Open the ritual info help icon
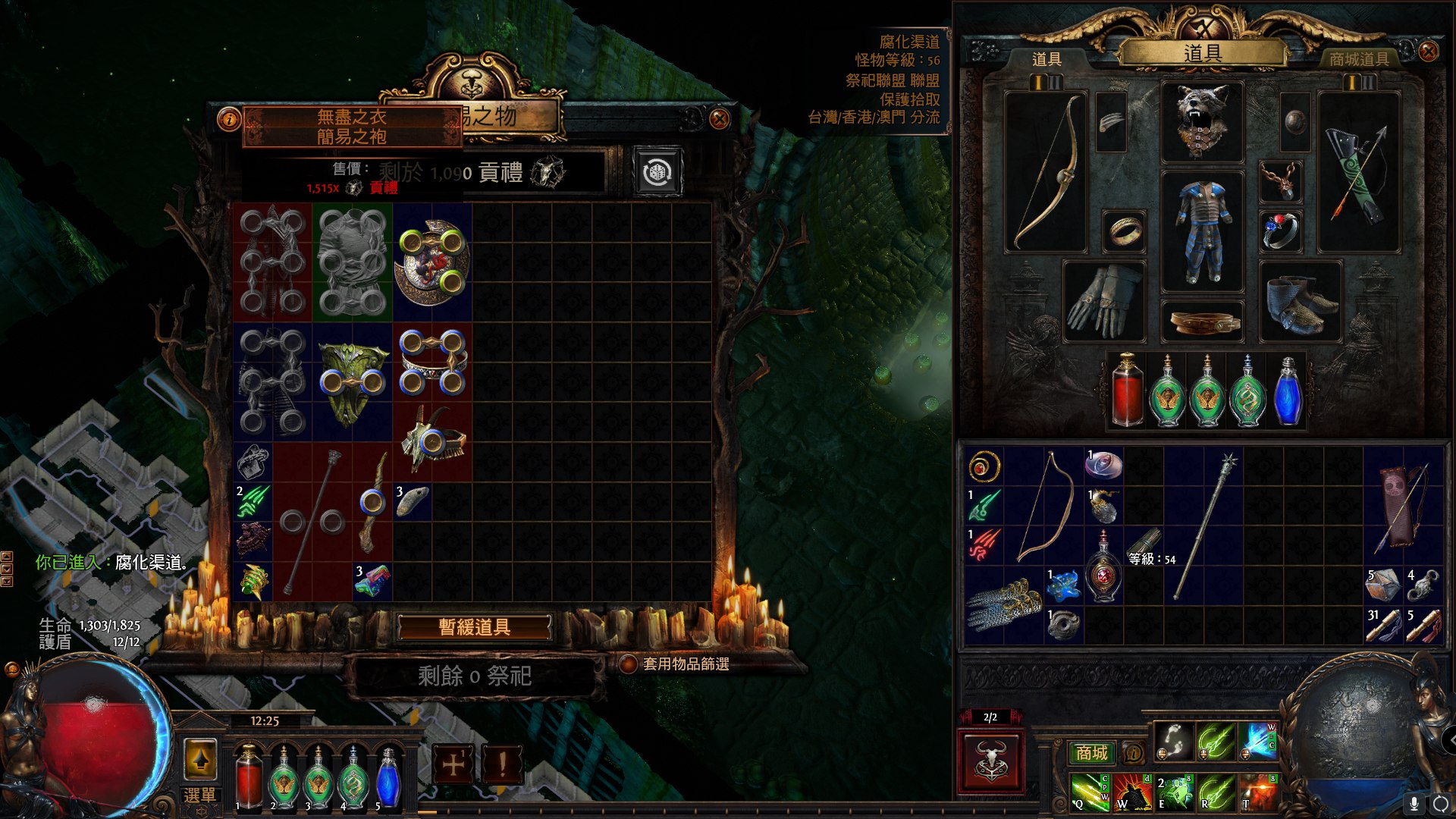The image size is (1456, 819). [229, 119]
